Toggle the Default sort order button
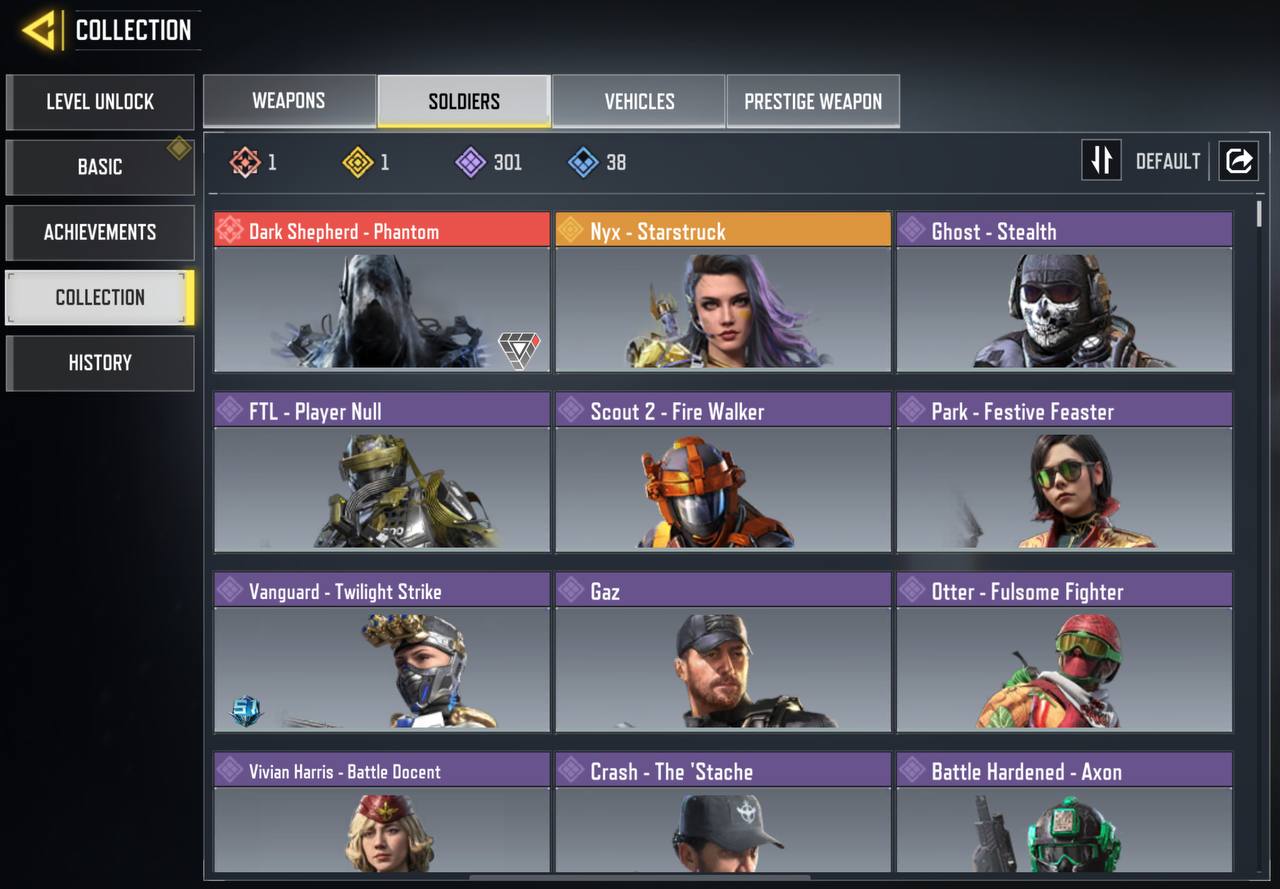 pyautogui.click(x=1102, y=161)
